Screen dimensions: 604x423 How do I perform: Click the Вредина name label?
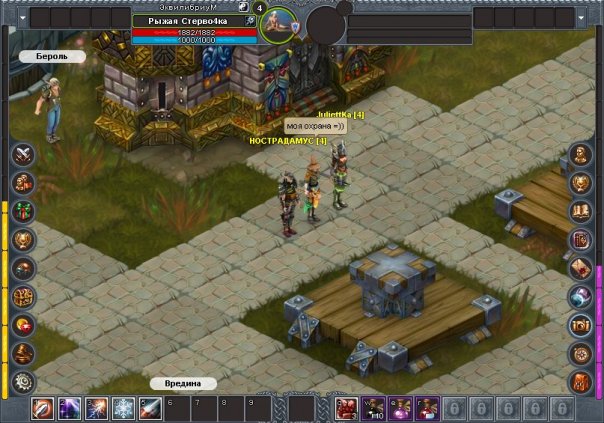coord(183,383)
